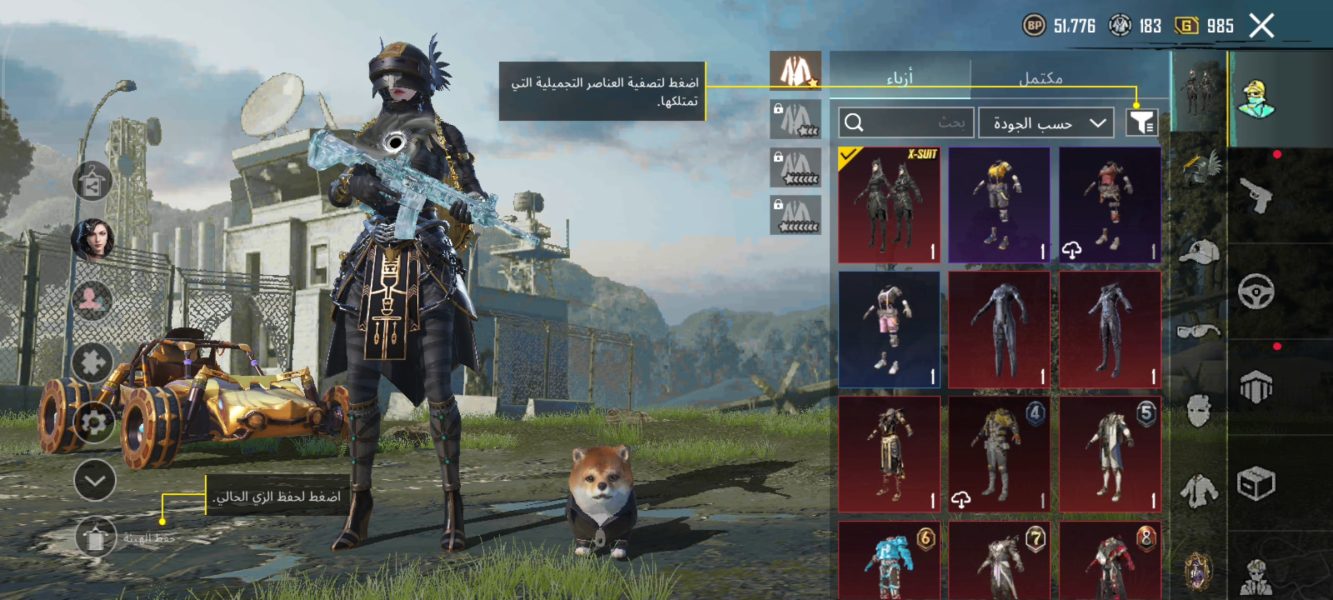Image resolution: width=1333 pixels, height=600 pixels.
Task: Click the بحث search field
Action: coord(906,123)
